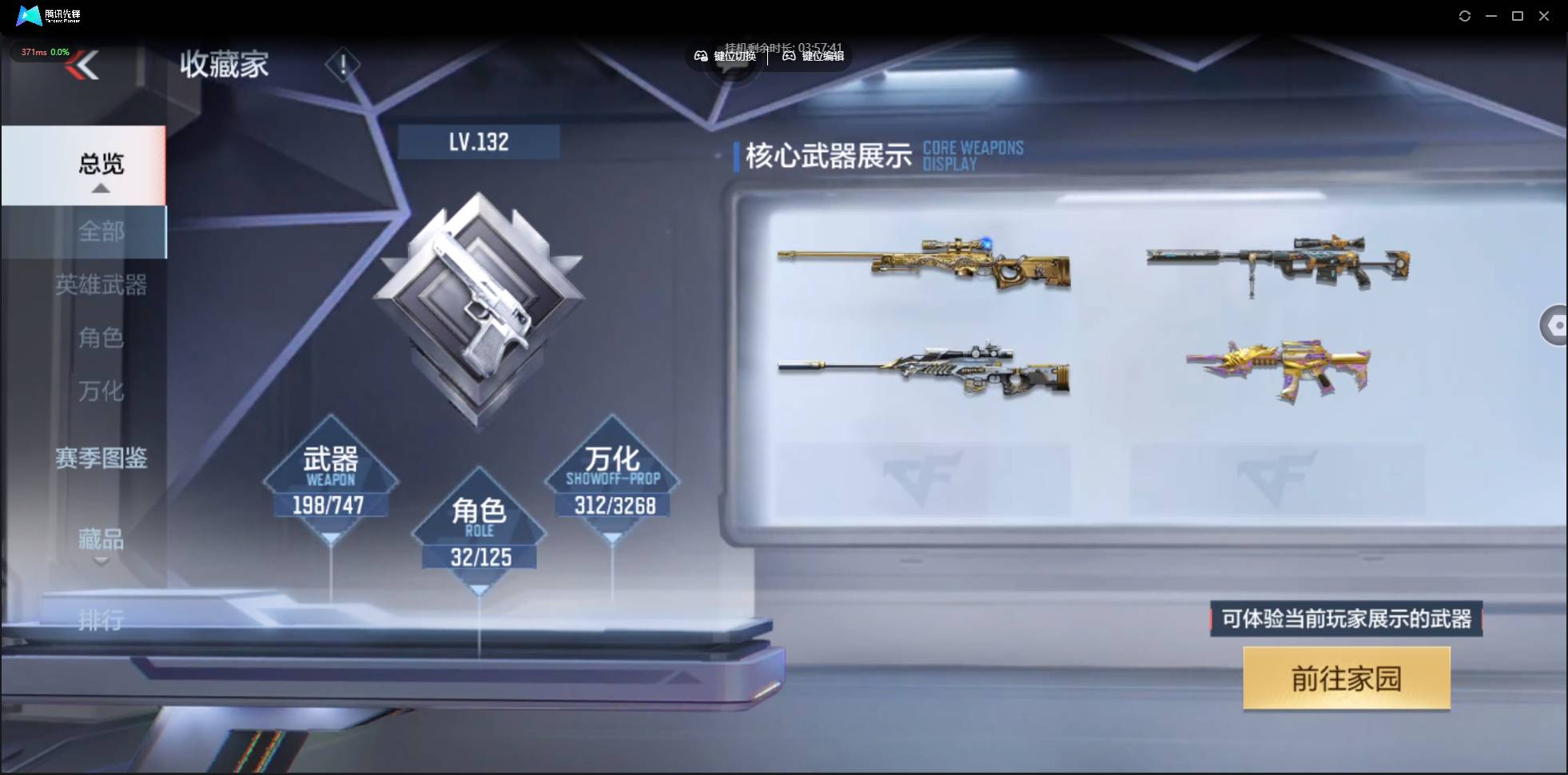
Task: Click the exclamation info icon beside 收藏家
Action: point(343,64)
